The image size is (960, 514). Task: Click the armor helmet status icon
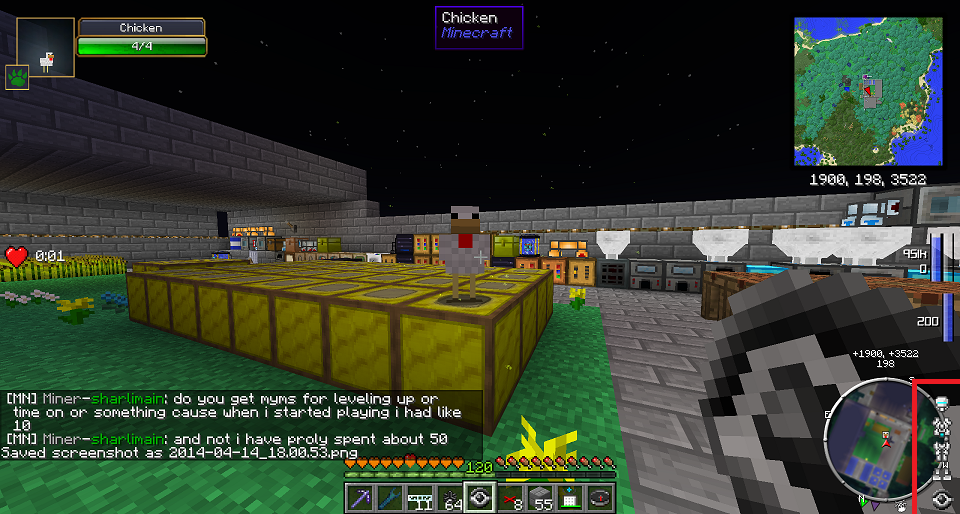tap(940, 404)
